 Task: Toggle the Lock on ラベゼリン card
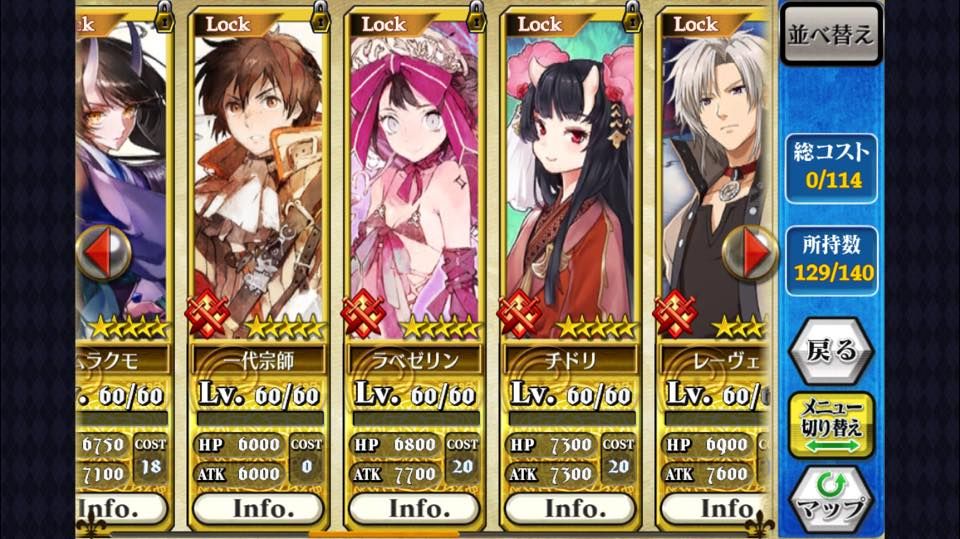476,17
